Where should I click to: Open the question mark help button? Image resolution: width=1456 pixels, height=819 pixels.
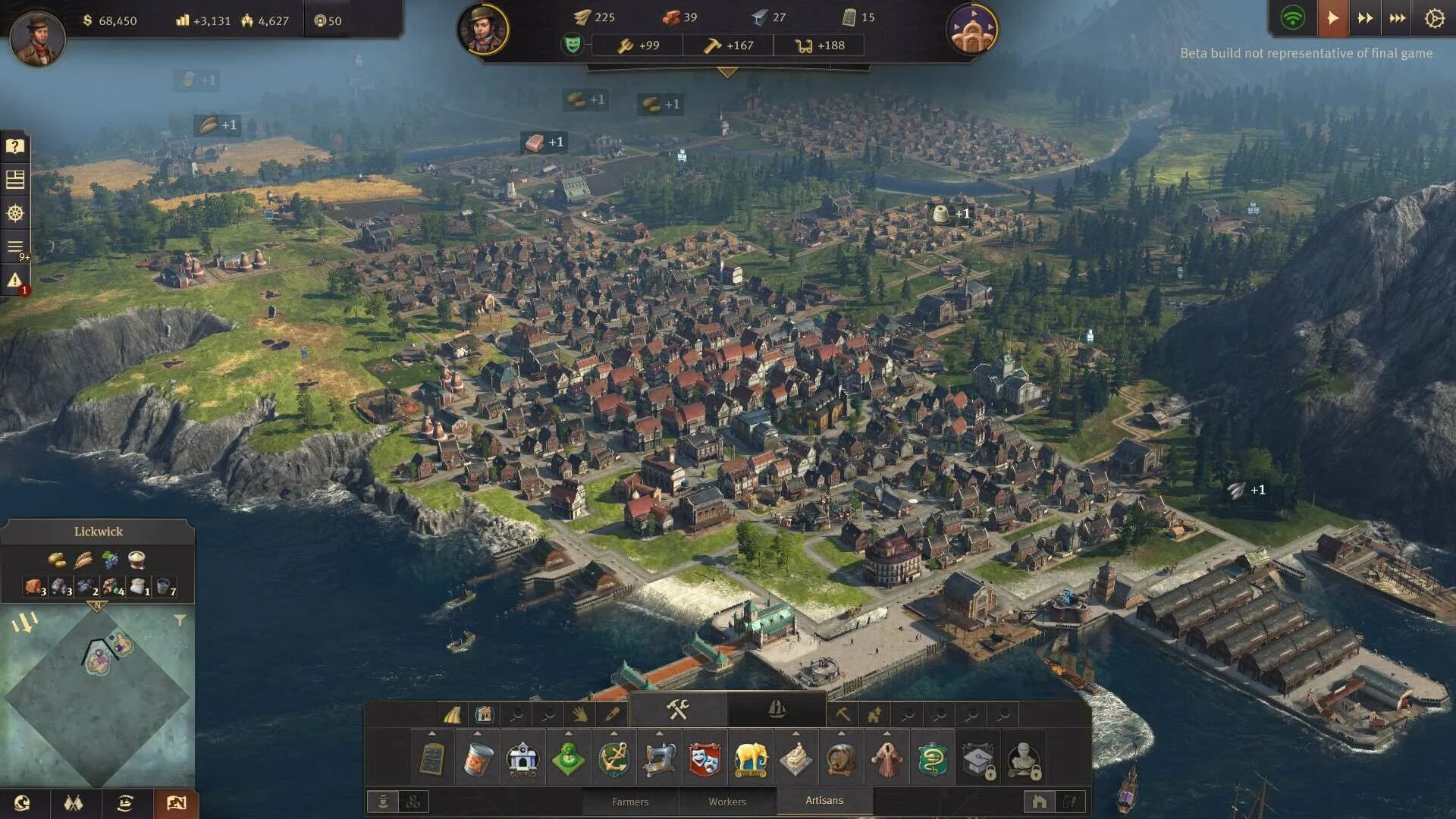15,146
